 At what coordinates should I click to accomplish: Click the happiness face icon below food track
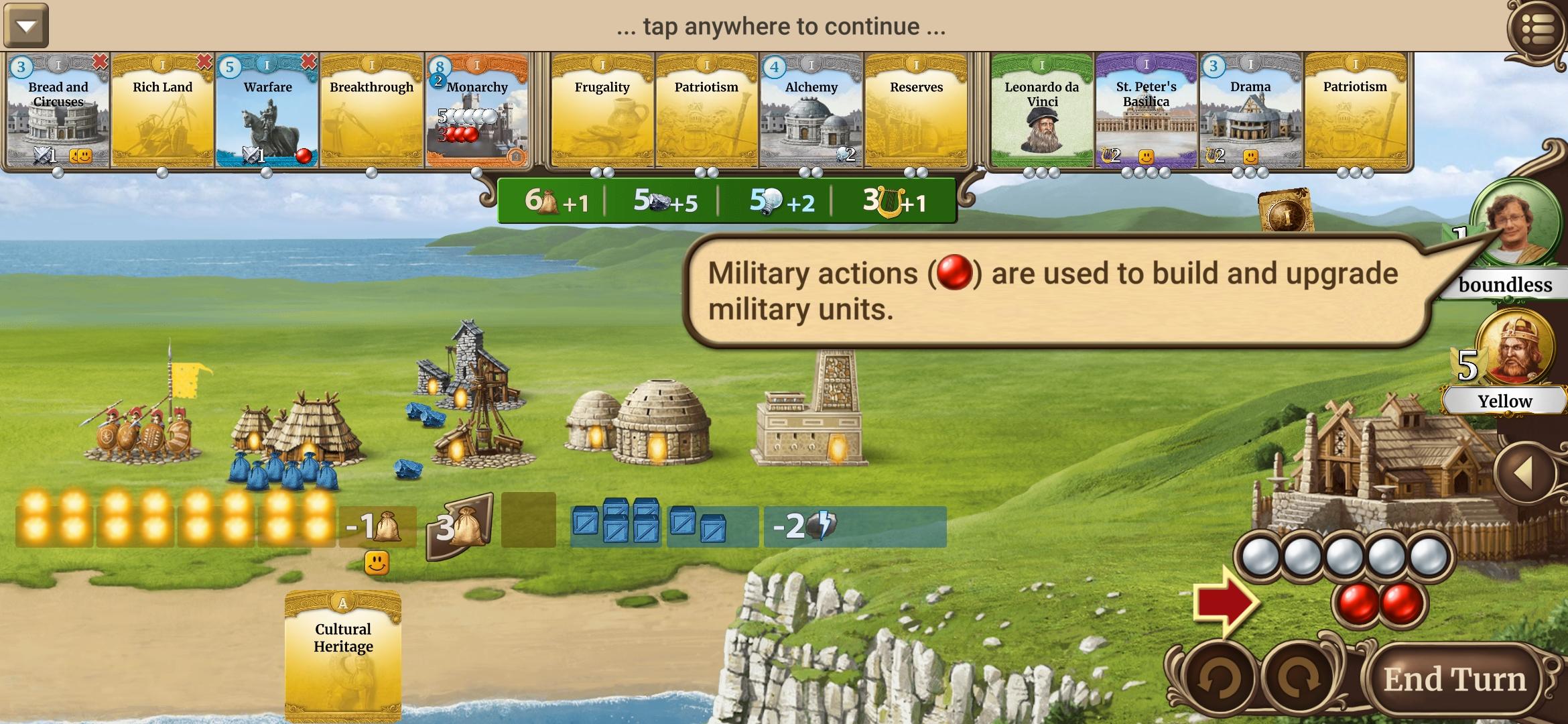click(375, 563)
